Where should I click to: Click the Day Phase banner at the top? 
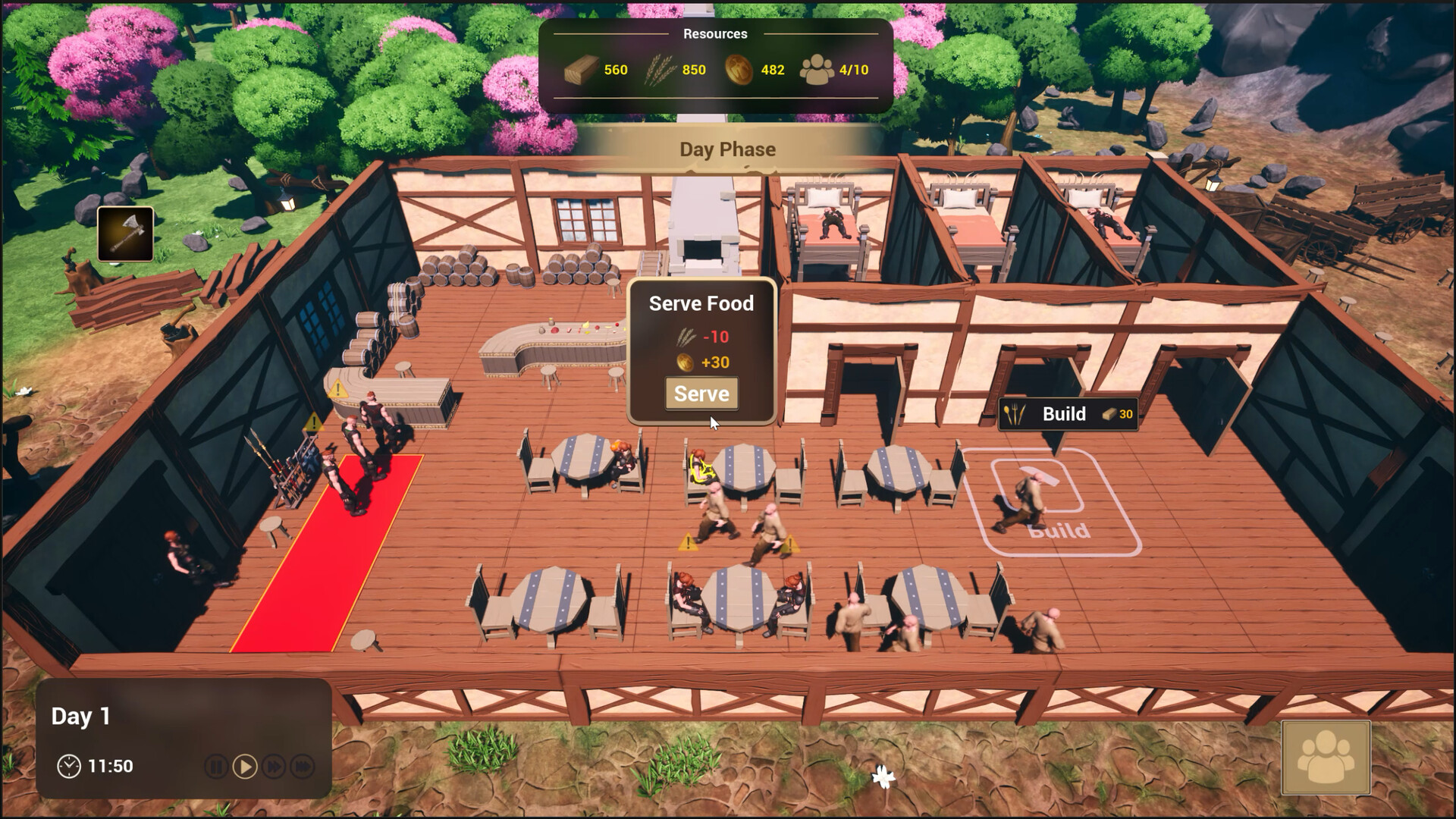[727, 149]
